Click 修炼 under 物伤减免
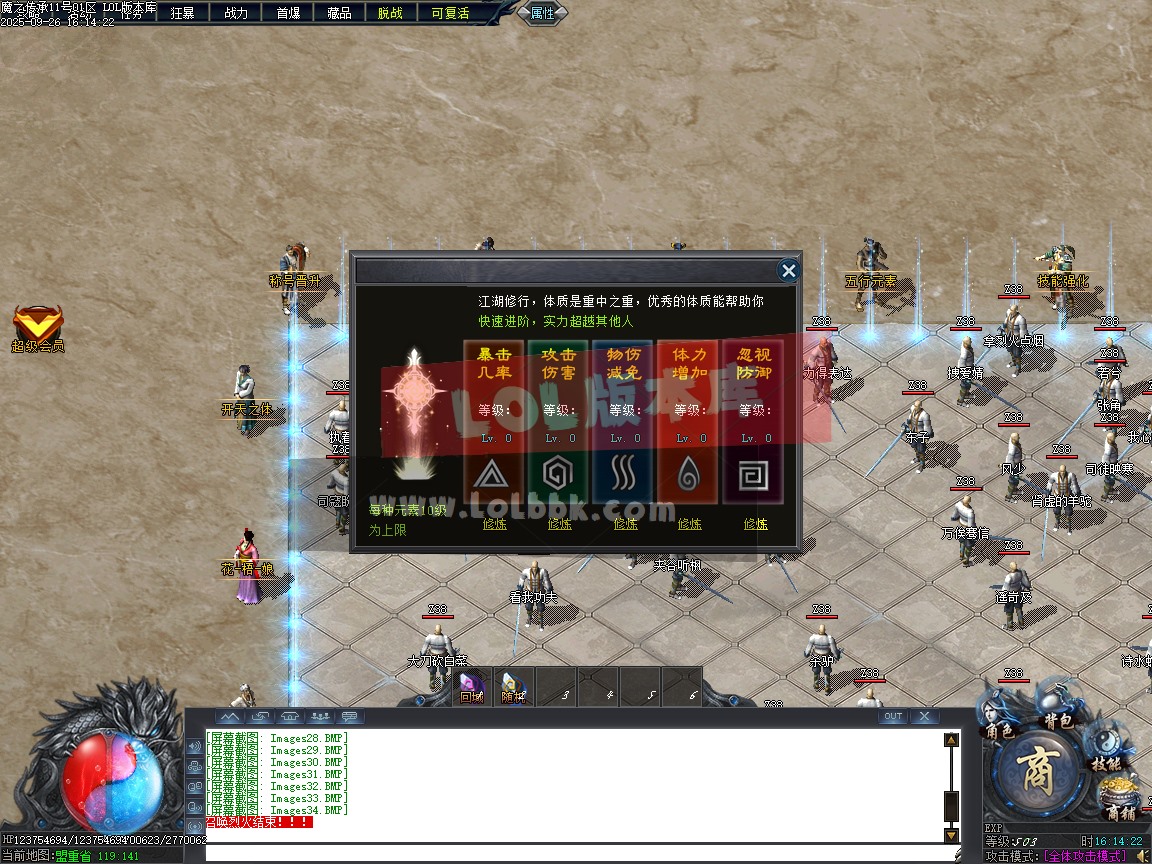Image resolution: width=1152 pixels, height=864 pixels. pyautogui.click(x=625, y=523)
